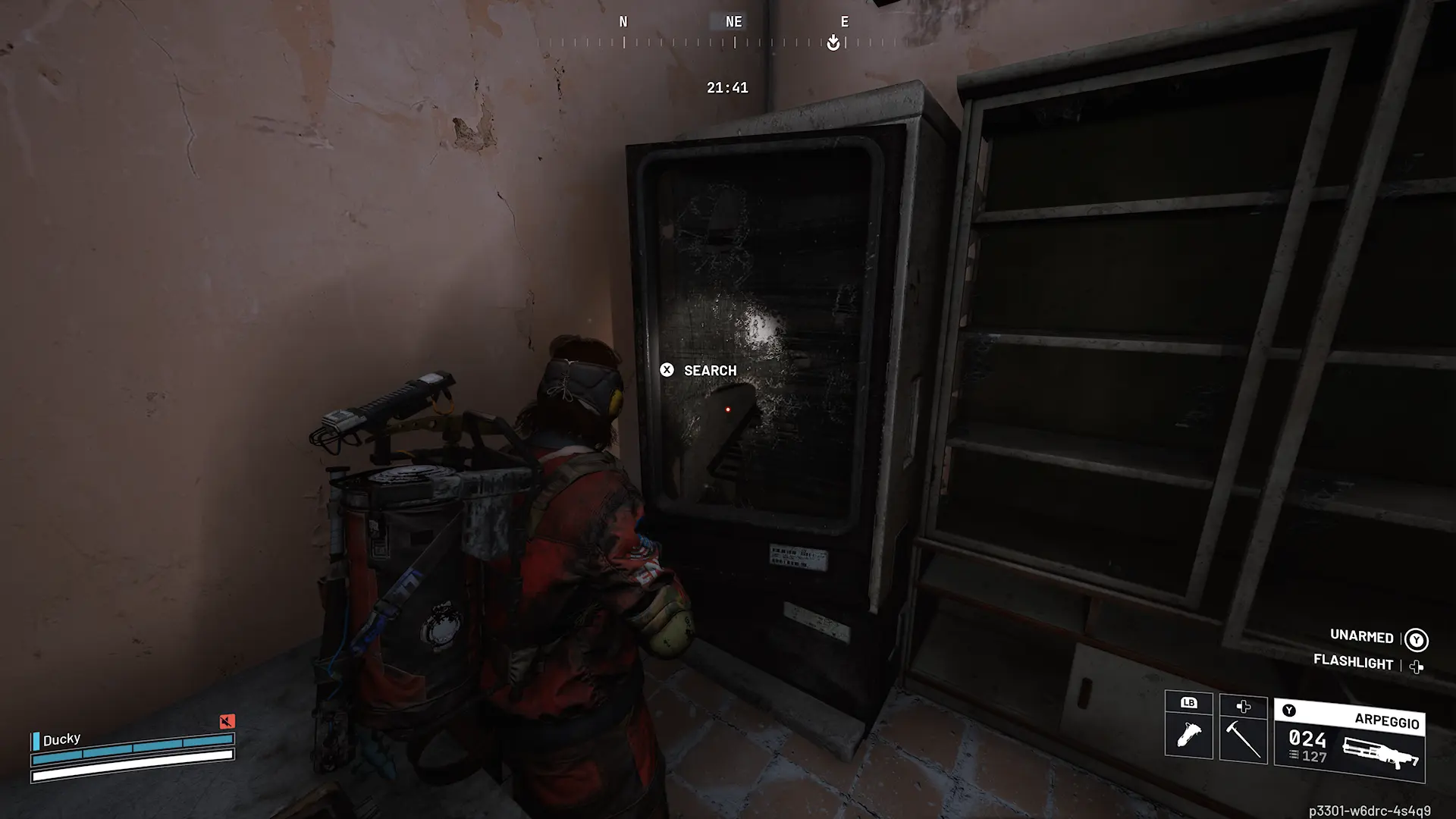Toggle the FLASHLIGHT on
The height and width of the screenshot is (819, 1456).
click(1354, 661)
